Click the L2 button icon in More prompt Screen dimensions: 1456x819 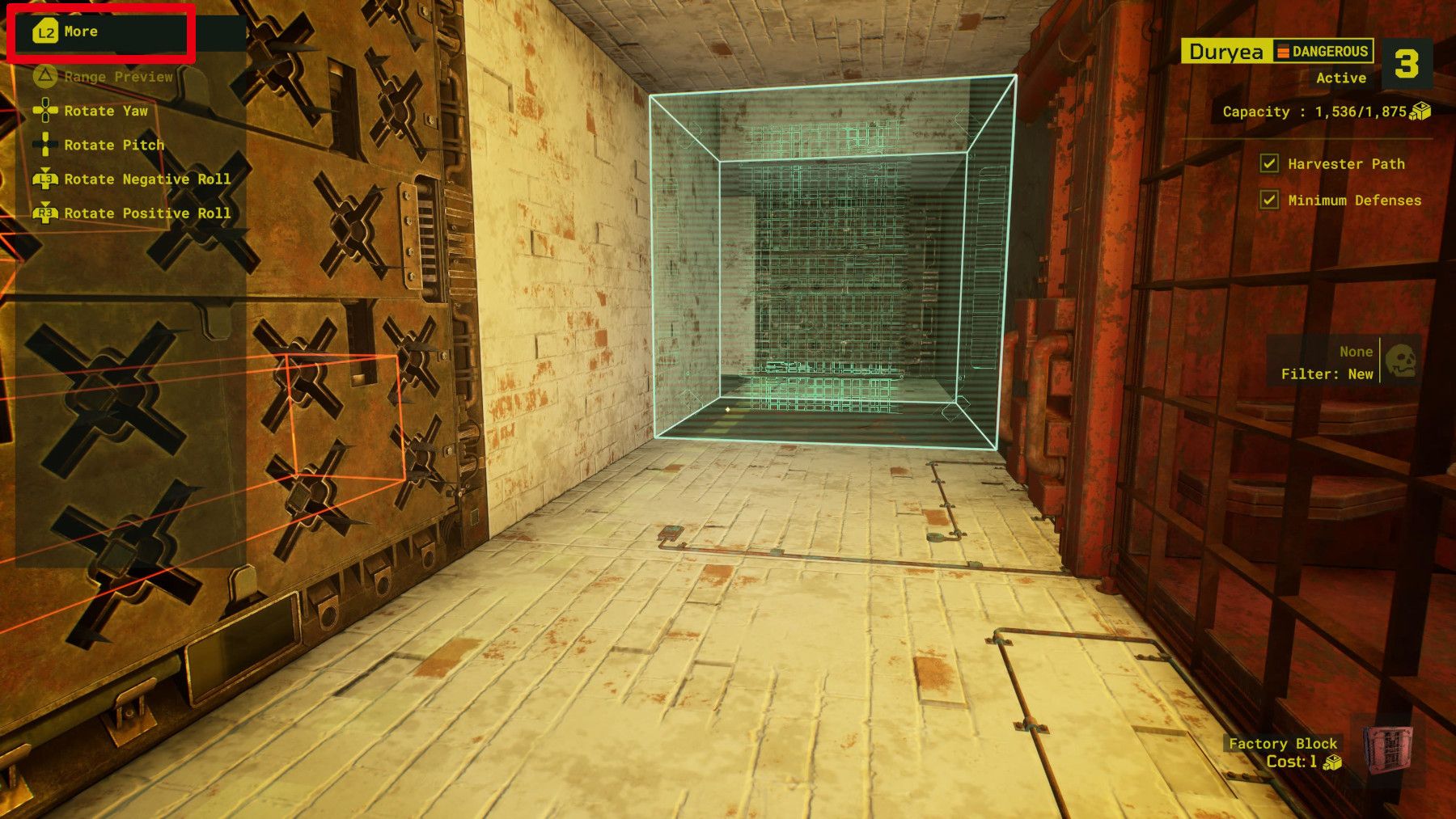click(x=45, y=32)
